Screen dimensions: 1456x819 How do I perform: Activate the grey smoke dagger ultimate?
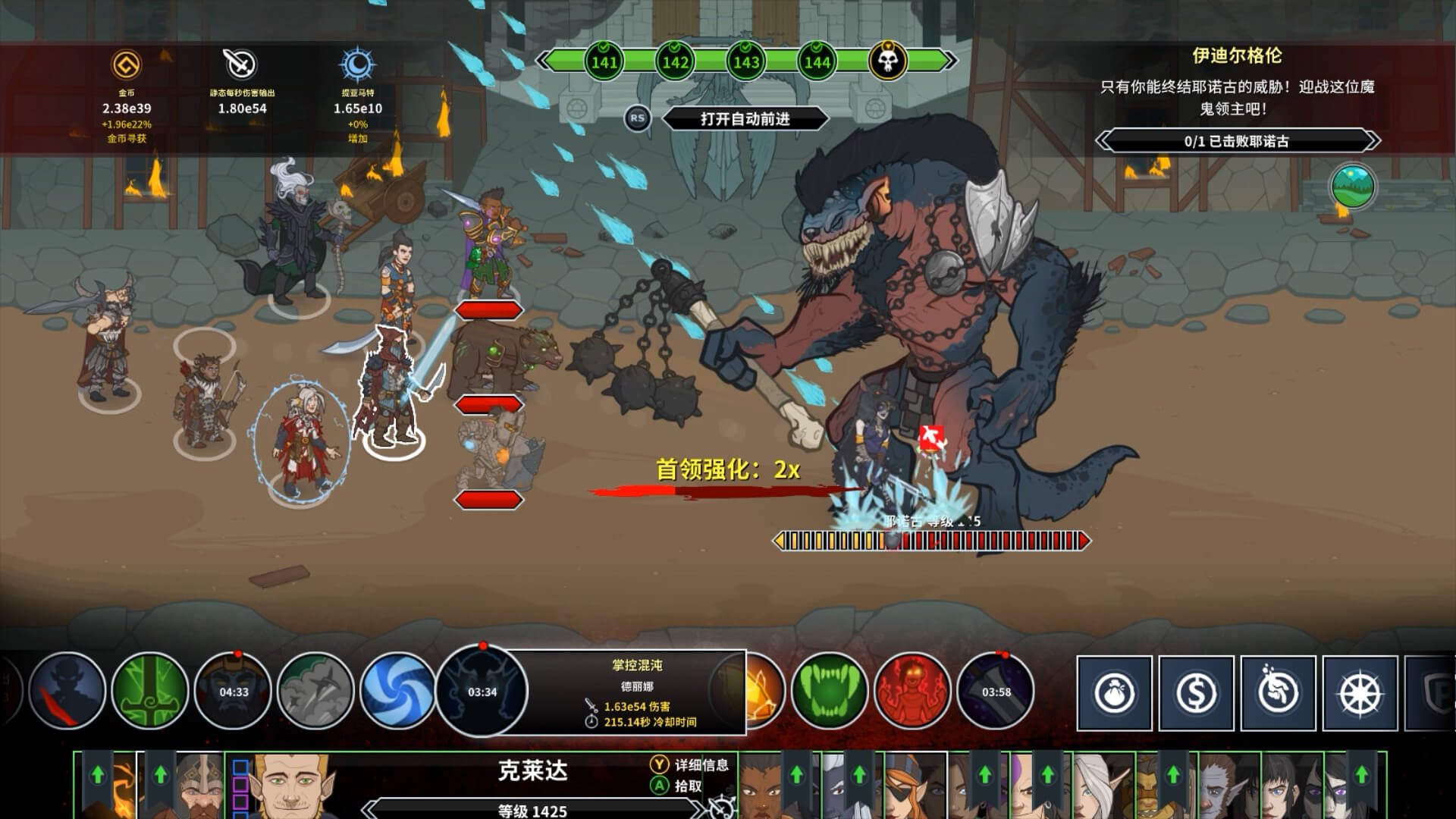pos(315,691)
